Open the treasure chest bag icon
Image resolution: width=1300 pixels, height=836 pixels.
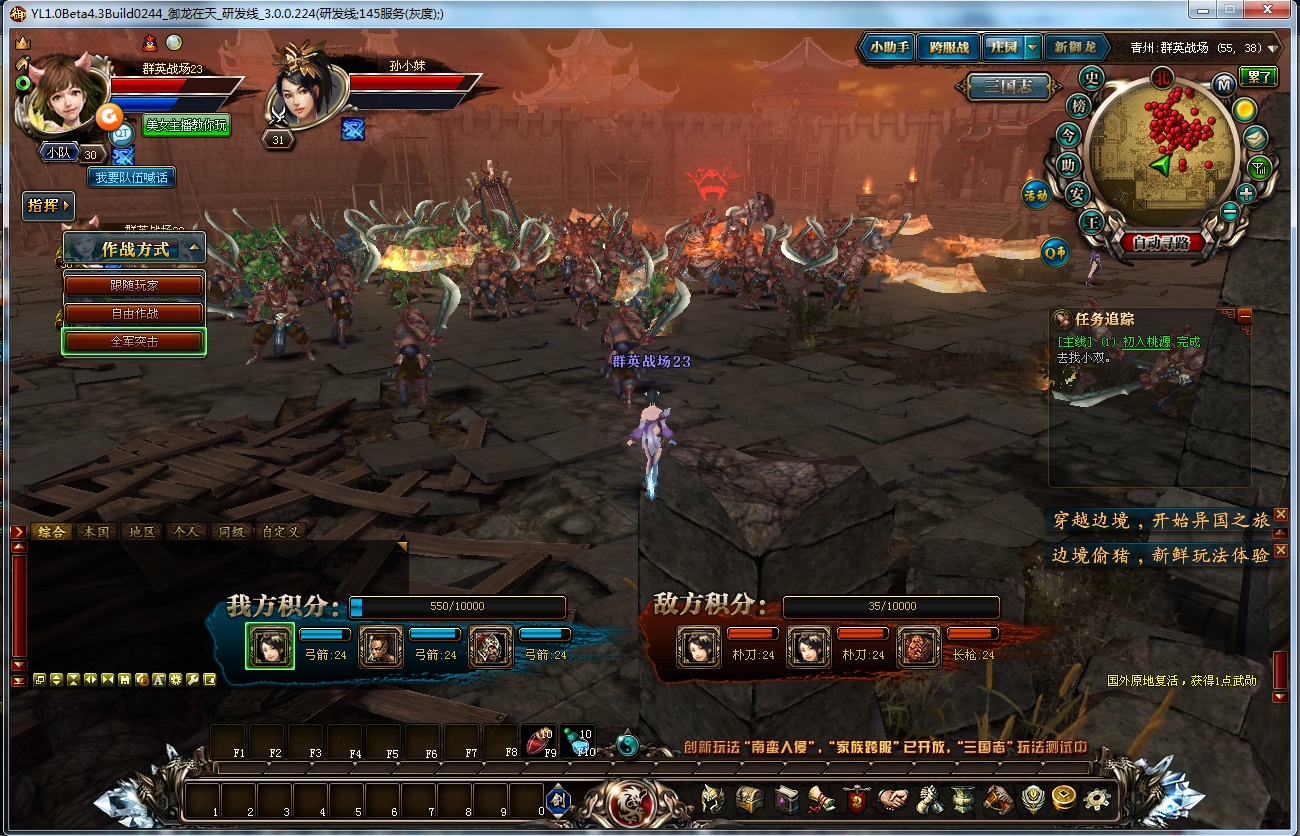pyautogui.click(x=749, y=799)
